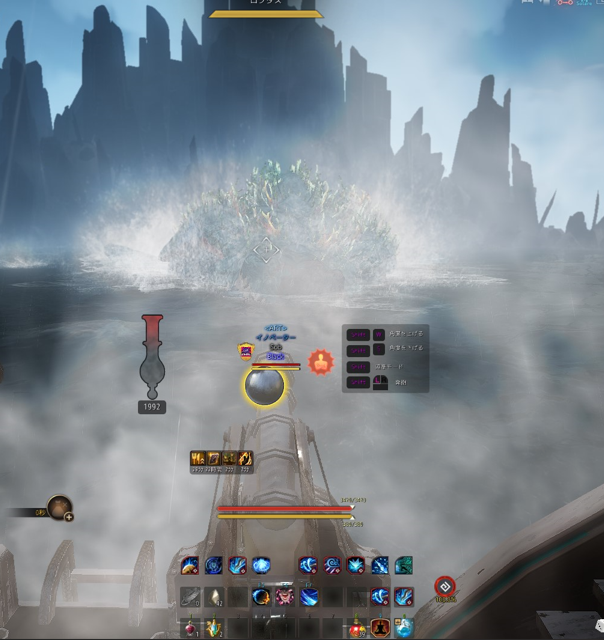This screenshot has width=604, height=640.
Task: Click the guild shield emblem badge
Action: [x=245, y=350]
